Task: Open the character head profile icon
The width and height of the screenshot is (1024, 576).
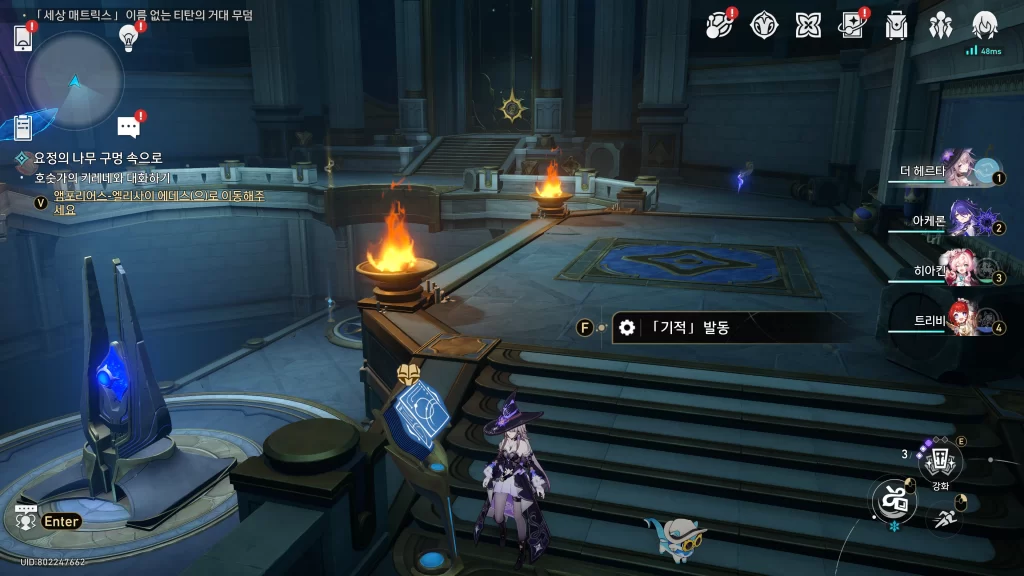Action: point(985,25)
